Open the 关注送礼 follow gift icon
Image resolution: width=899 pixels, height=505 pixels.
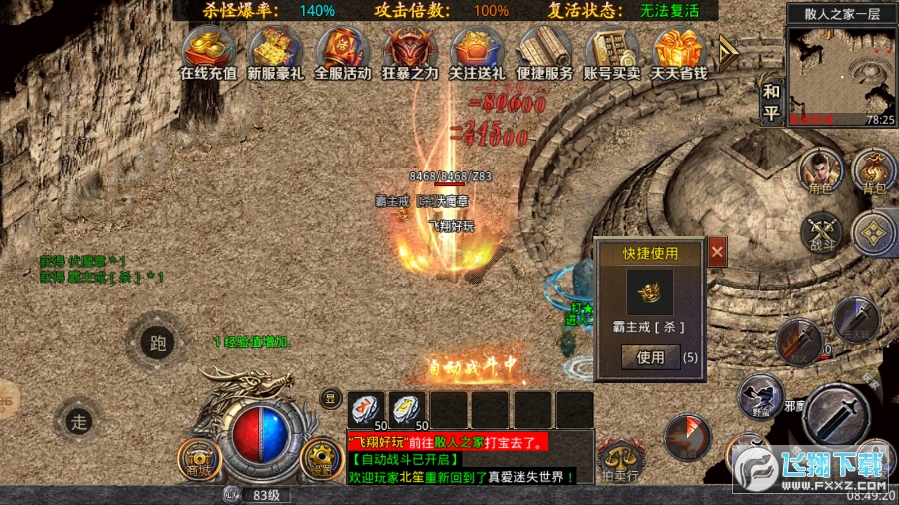tap(478, 52)
